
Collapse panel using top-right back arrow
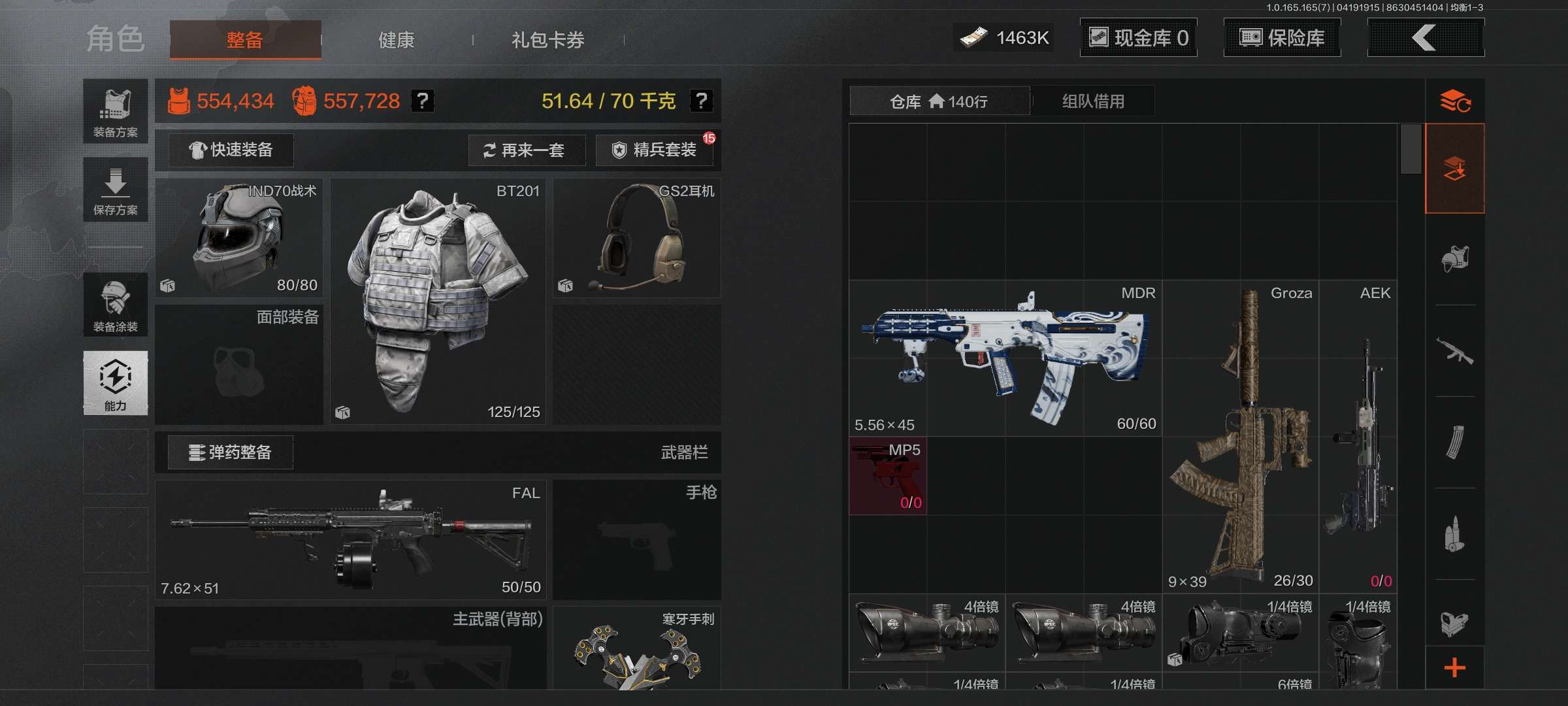coord(1426,38)
